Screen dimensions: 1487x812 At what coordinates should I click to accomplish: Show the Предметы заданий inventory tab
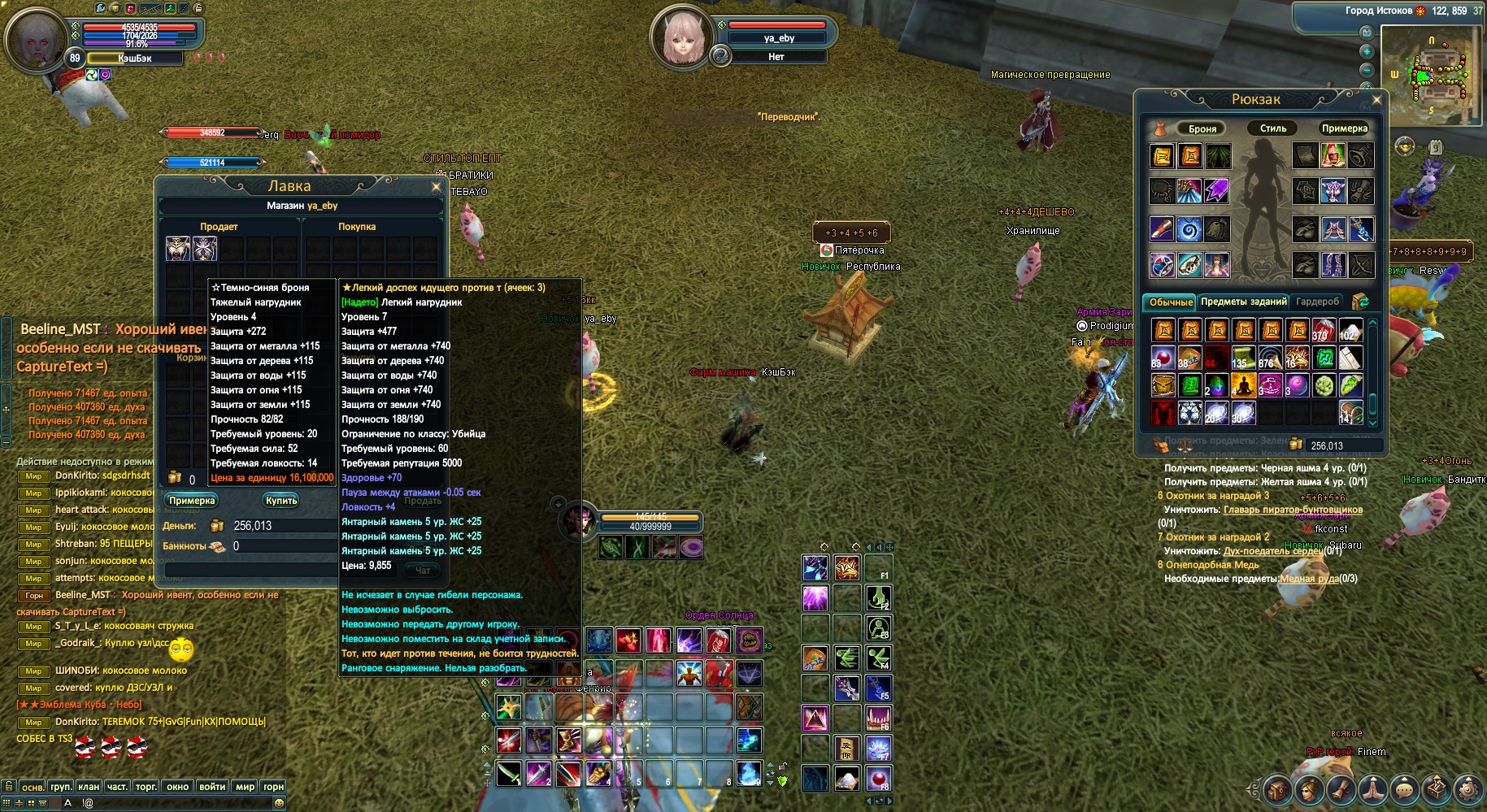click(x=1243, y=302)
